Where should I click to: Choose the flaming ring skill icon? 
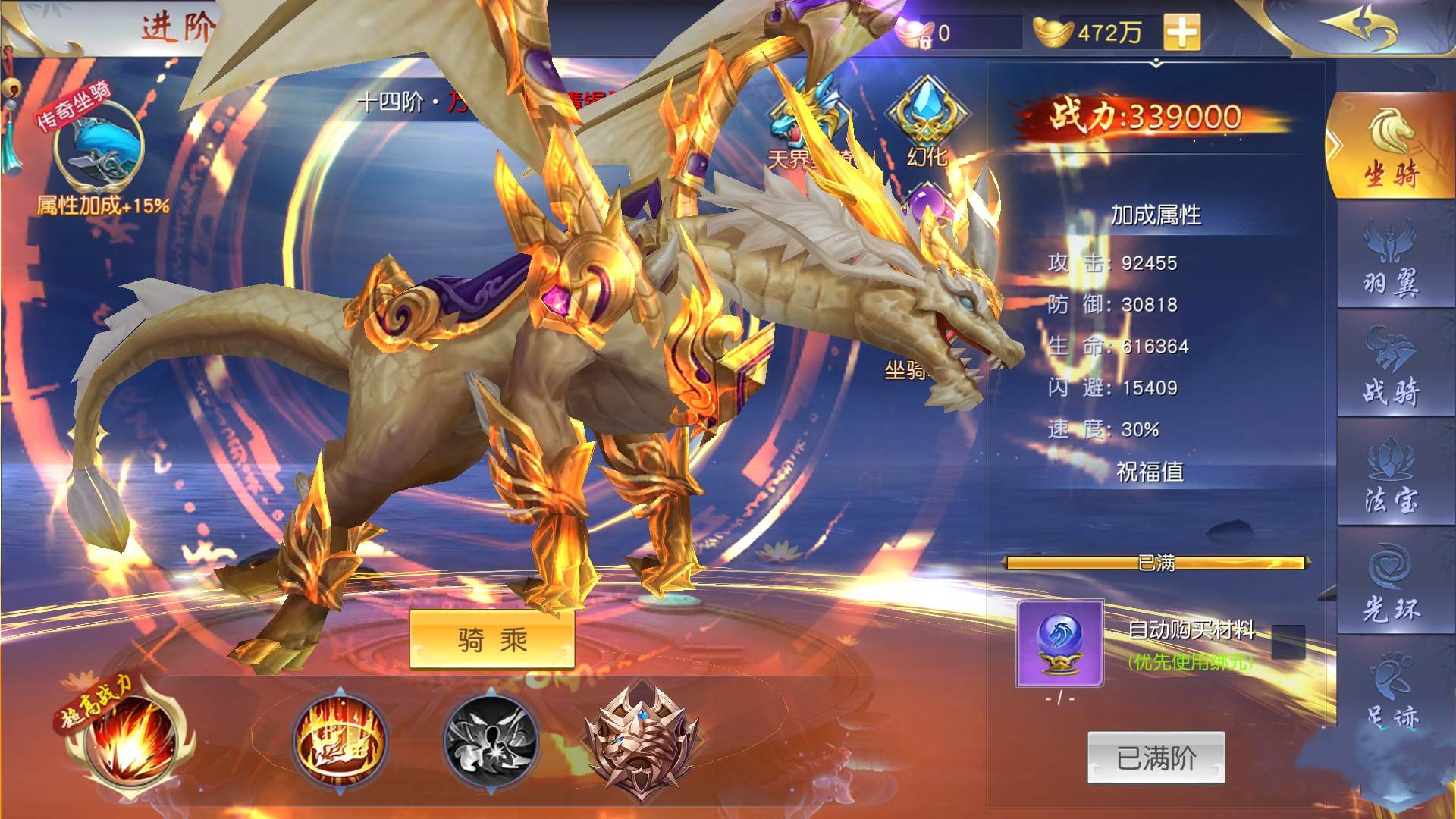[340, 738]
